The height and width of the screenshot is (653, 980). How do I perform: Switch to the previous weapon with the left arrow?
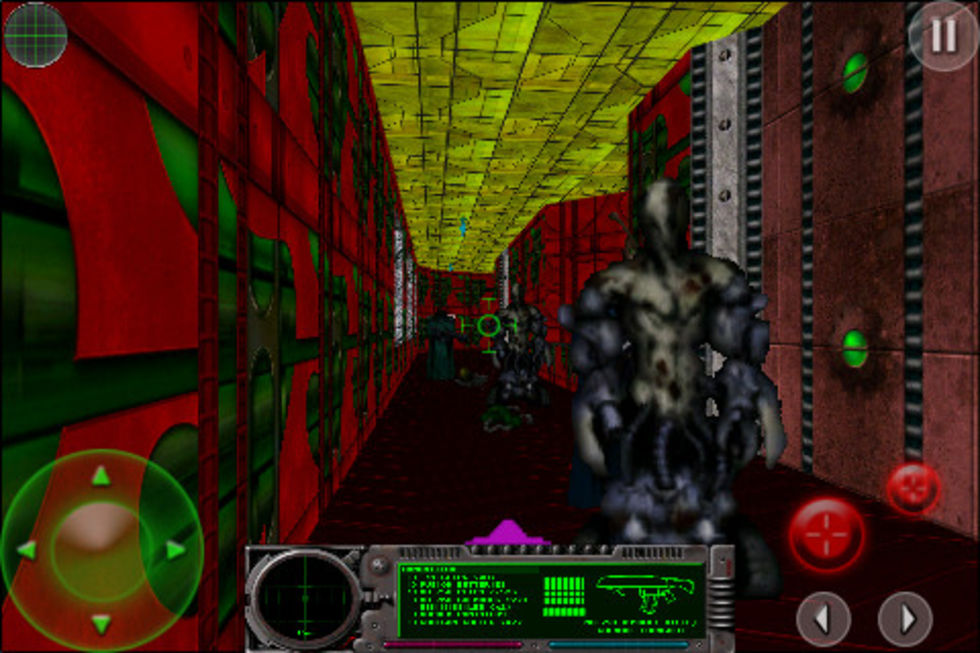point(823,620)
